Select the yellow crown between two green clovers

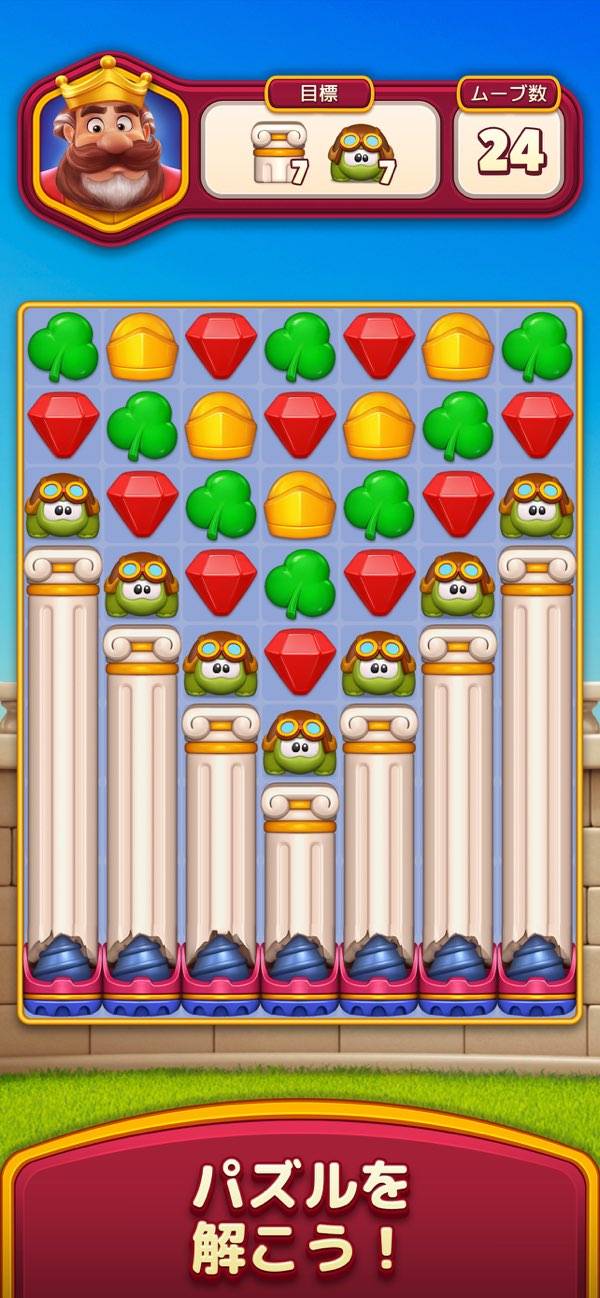pyautogui.click(x=300, y=504)
